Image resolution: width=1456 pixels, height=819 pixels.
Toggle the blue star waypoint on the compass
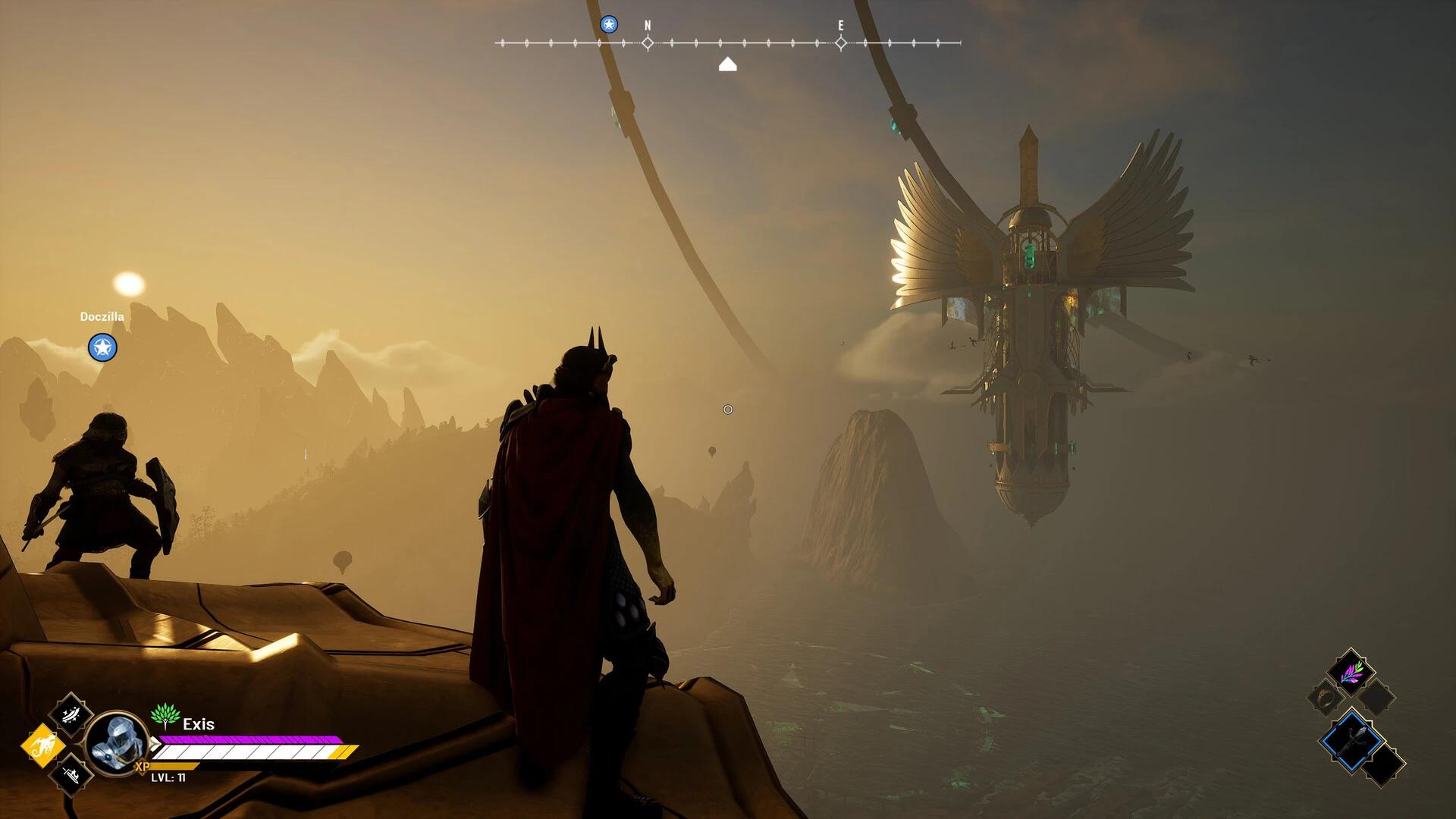click(x=607, y=24)
